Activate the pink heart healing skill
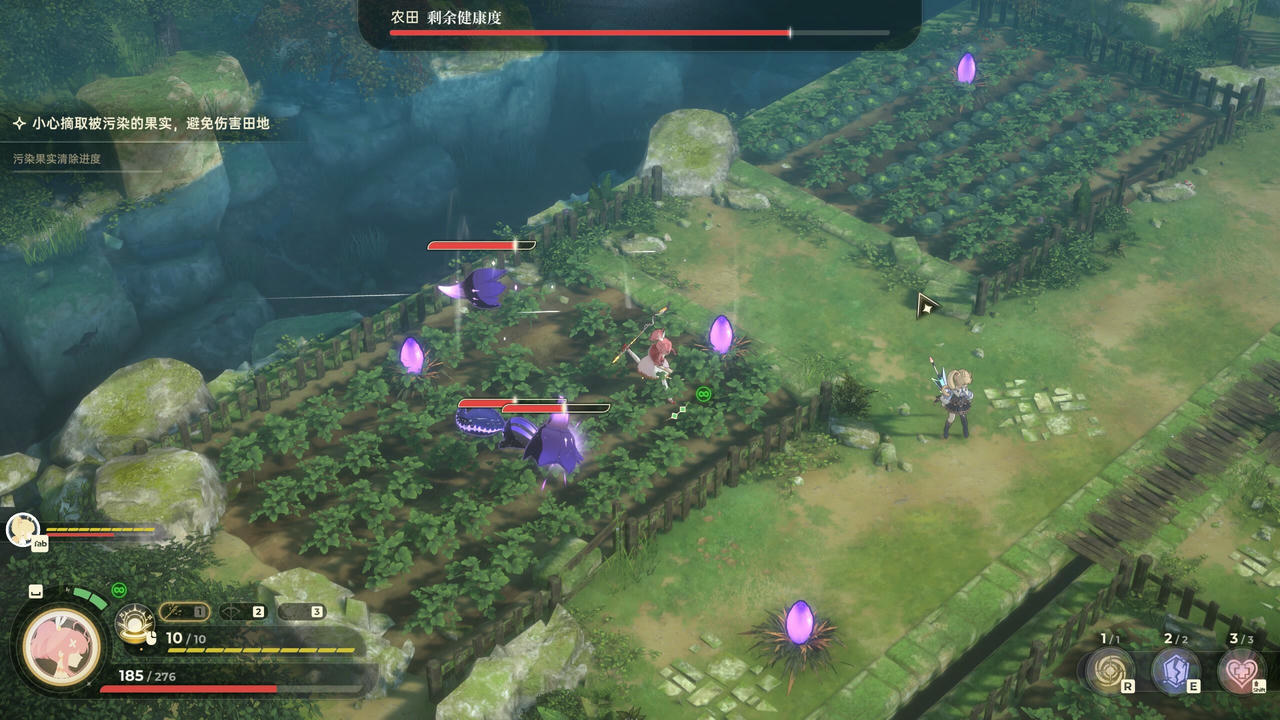The height and width of the screenshot is (720, 1280). [1241, 668]
